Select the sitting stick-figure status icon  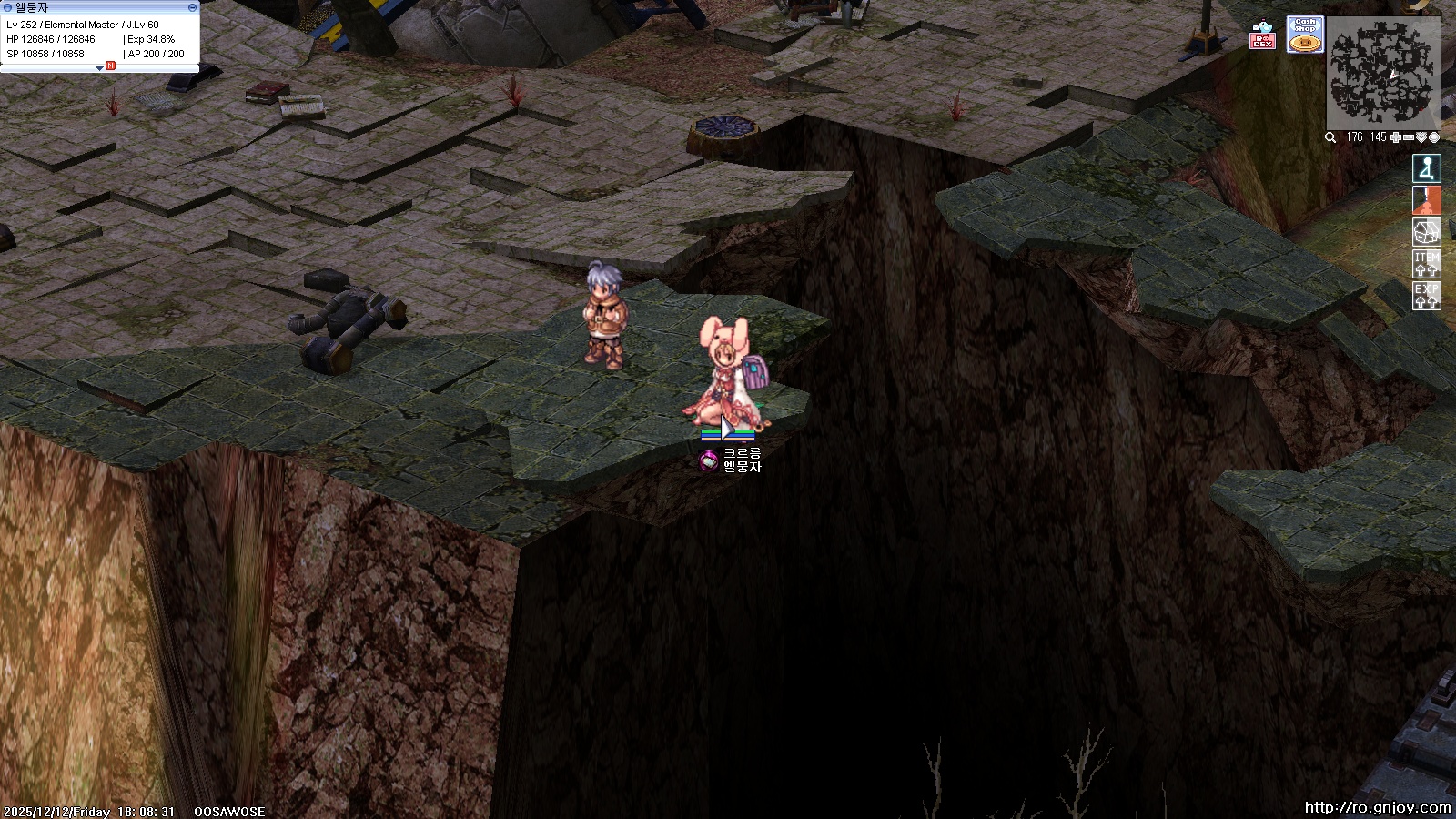pyautogui.click(x=1426, y=168)
